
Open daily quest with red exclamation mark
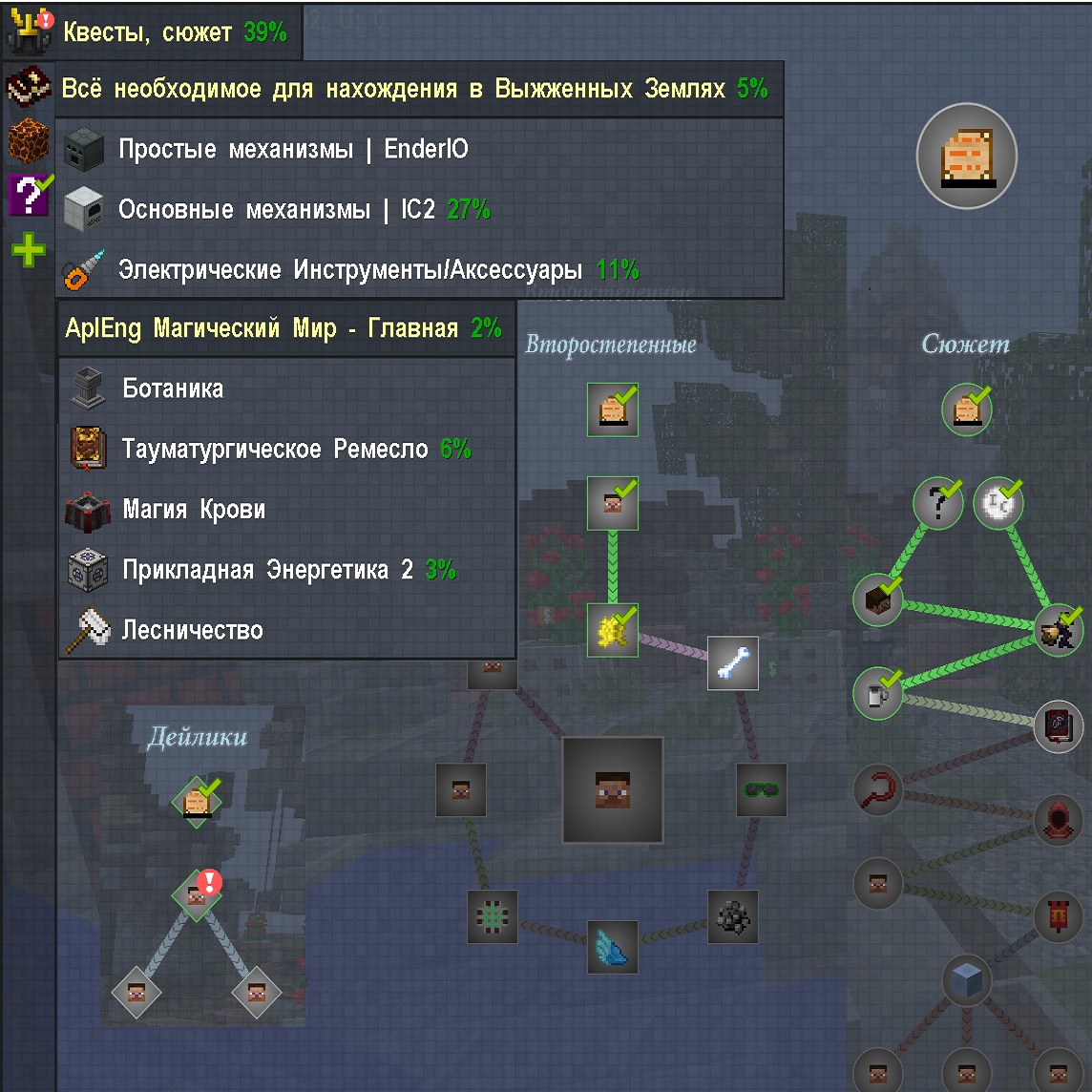(x=197, y=895)
